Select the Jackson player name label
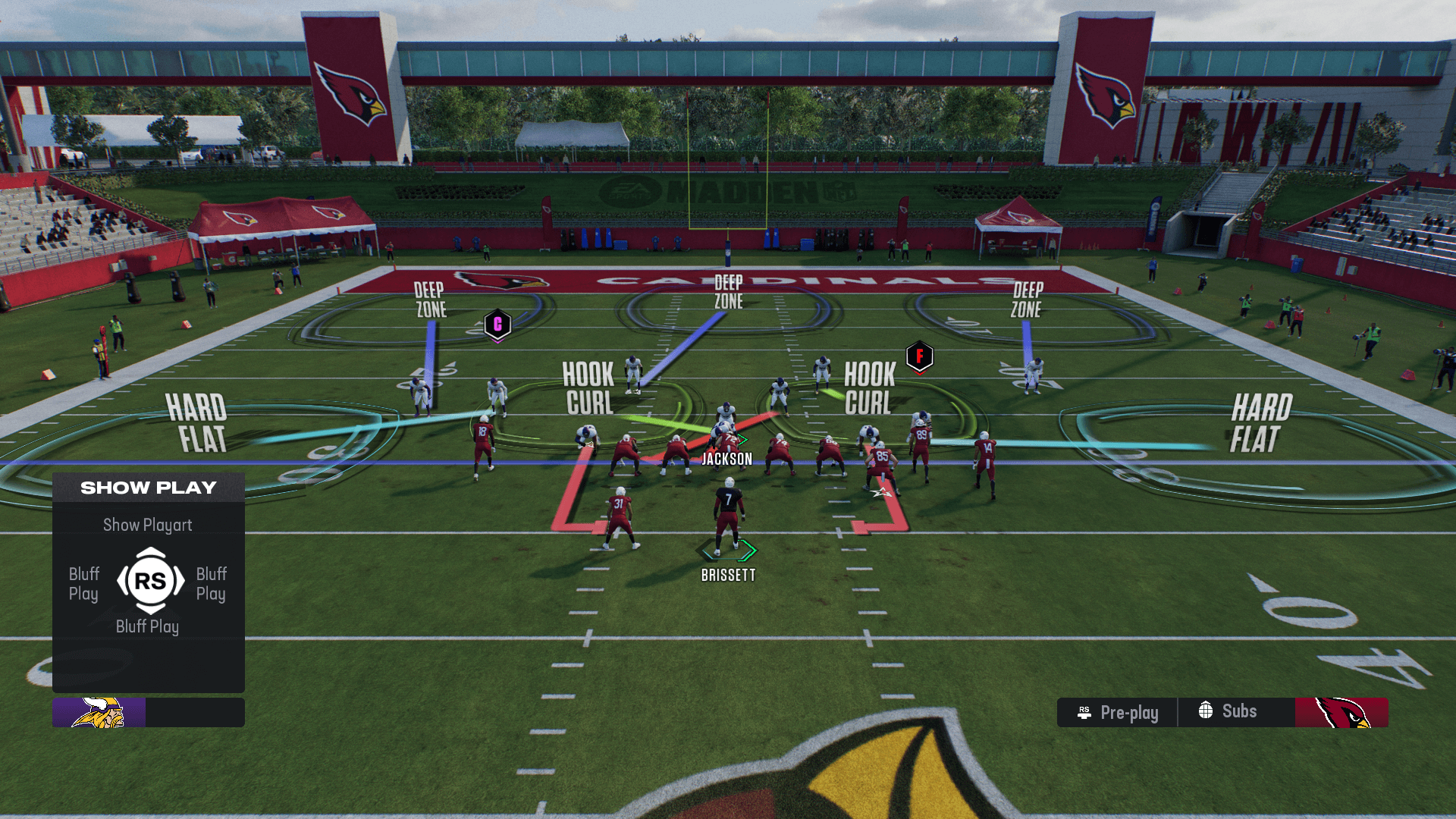Screen dimensions: 1456x819 (726, 459)
